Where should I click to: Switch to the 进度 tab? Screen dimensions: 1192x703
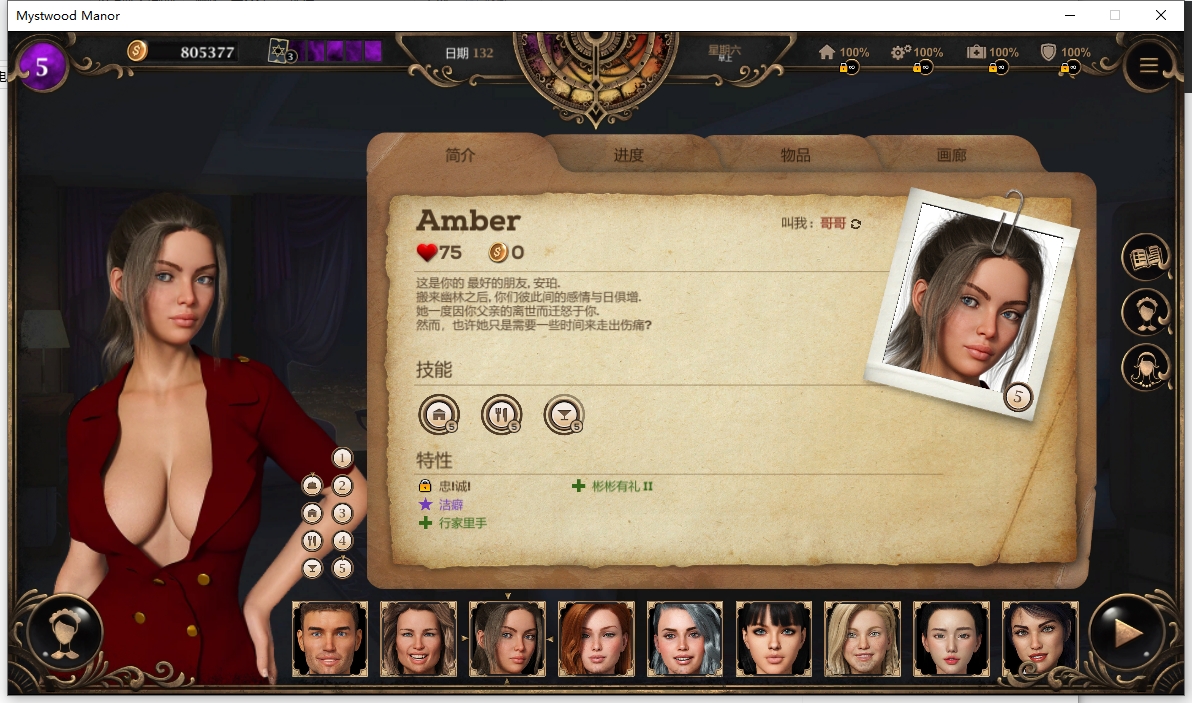pyautogui.click(x=628, y=155)
